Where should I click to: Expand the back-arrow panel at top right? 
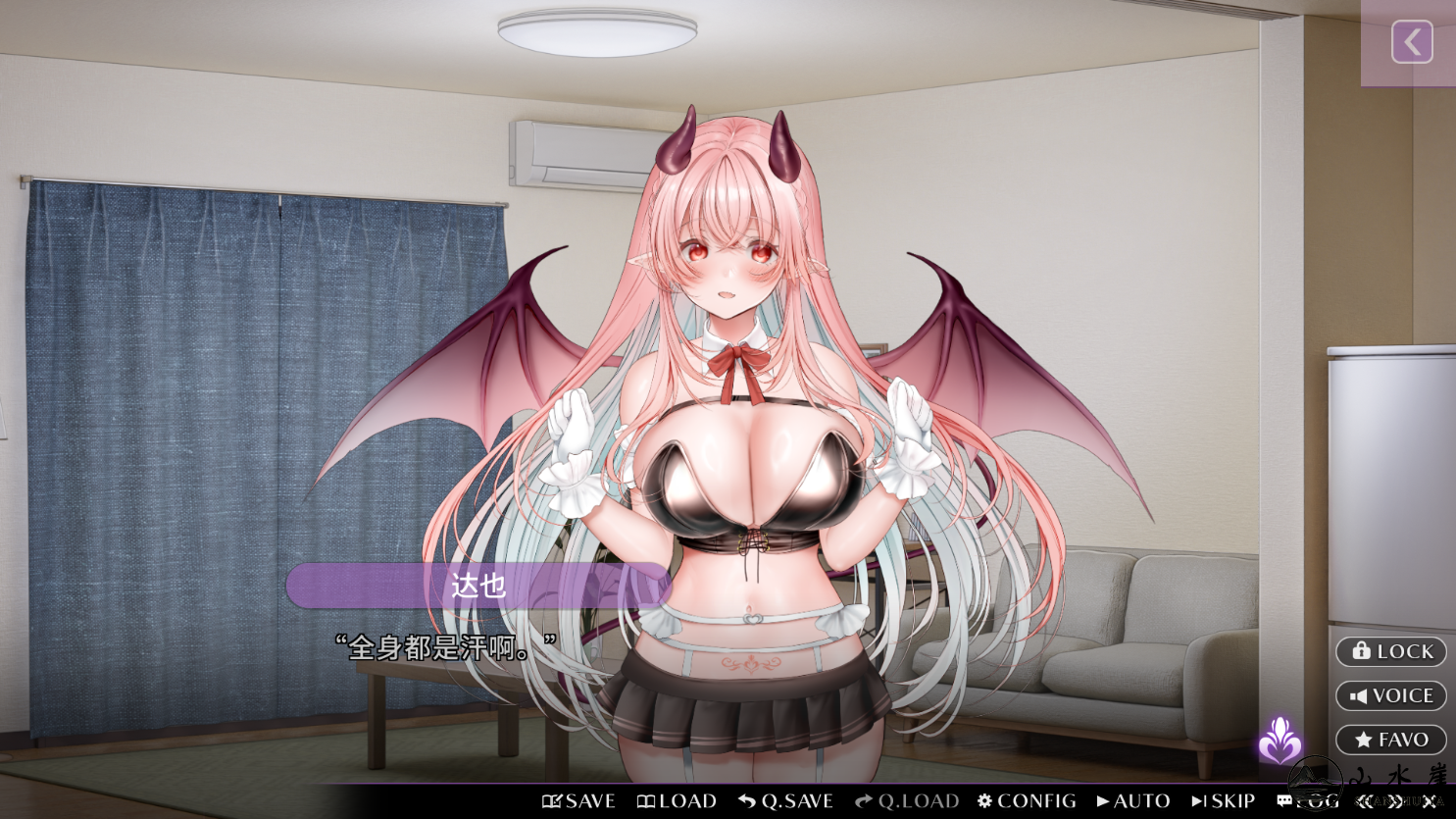point(1412,42)
